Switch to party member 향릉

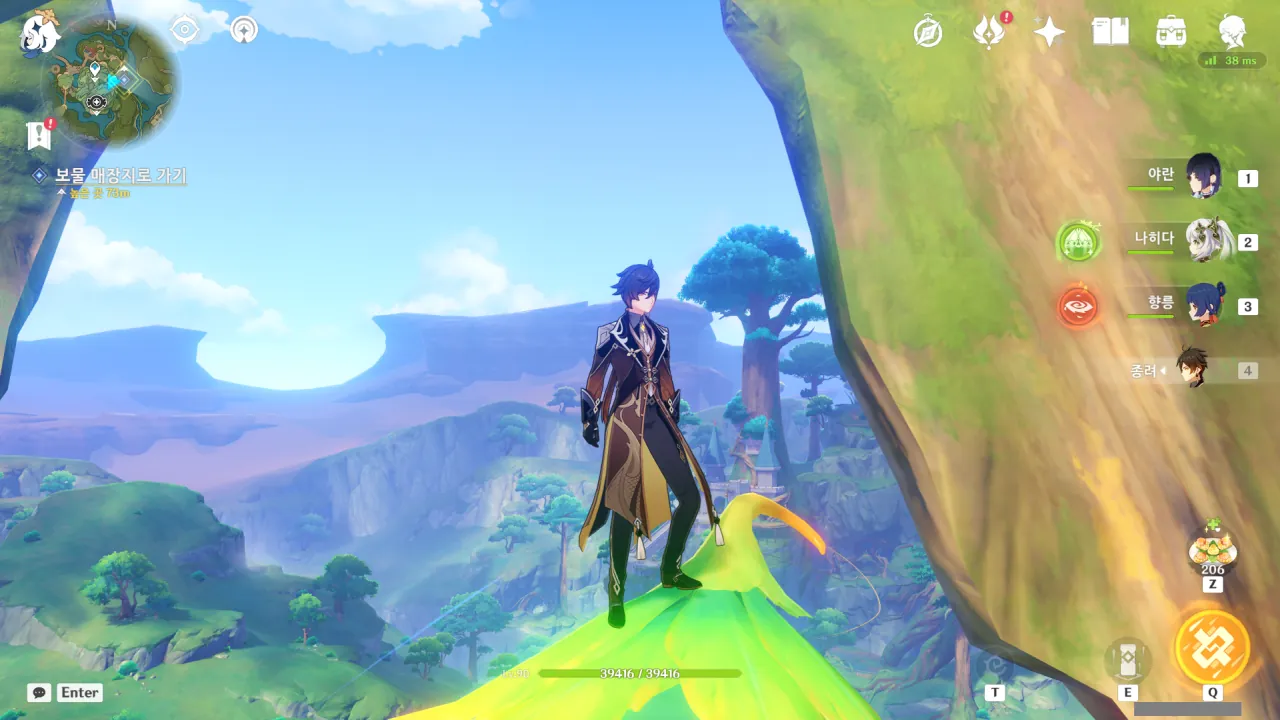pyautogui.click(x=1203, y=305)
